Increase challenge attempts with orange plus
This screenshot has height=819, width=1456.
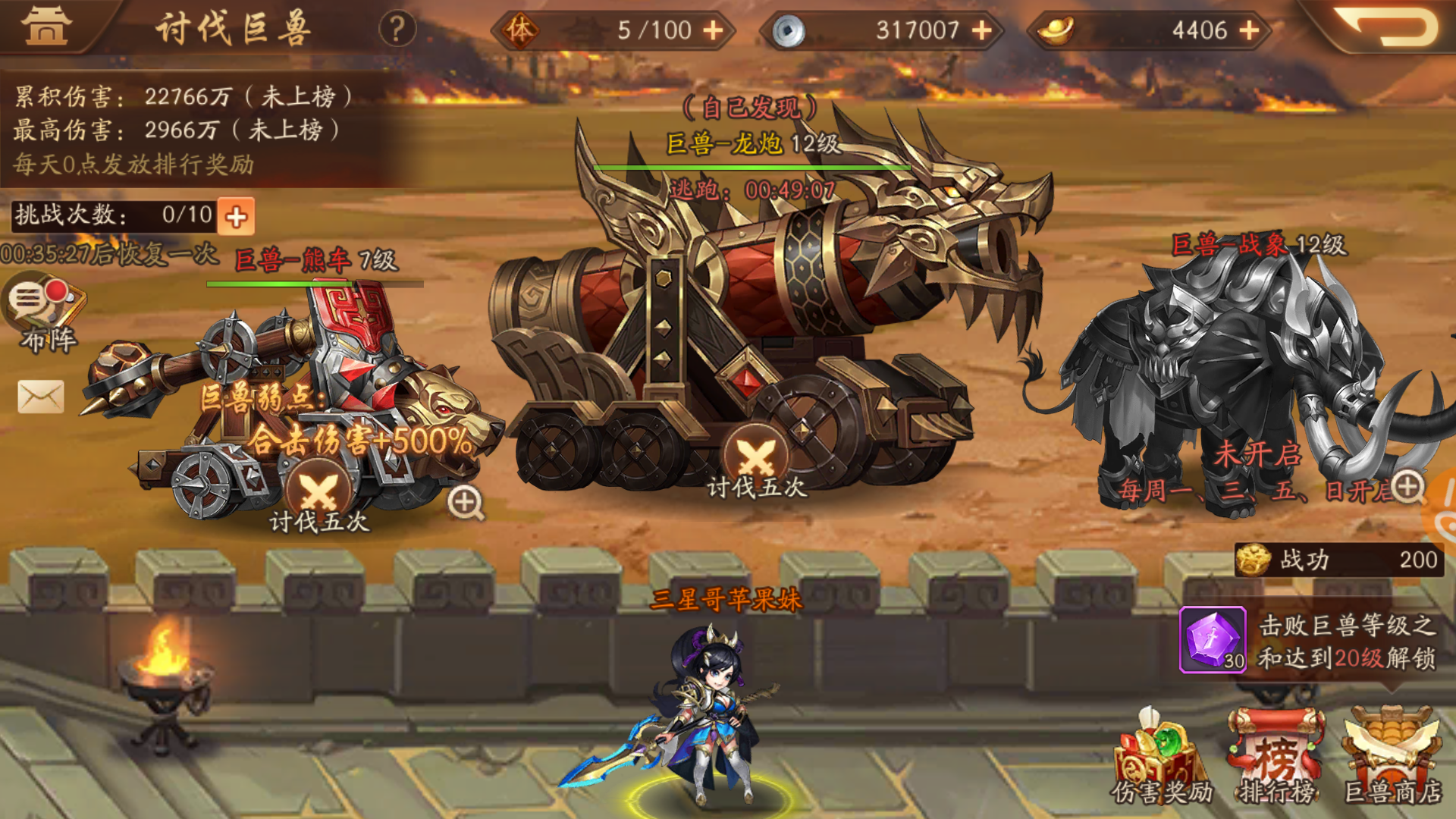point(236,217)
